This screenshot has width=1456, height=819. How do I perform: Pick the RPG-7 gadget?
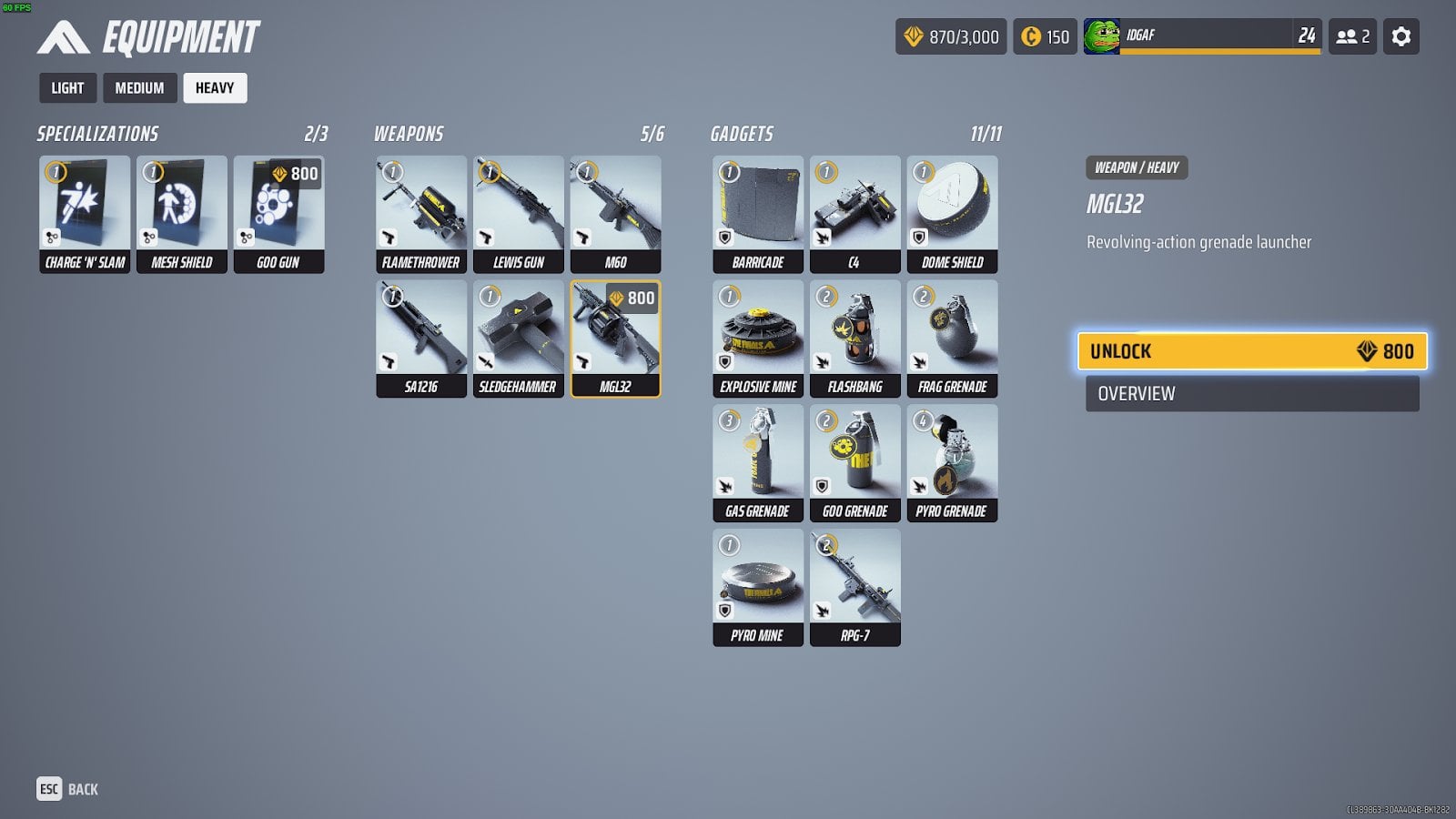click(x=854, y=587)
